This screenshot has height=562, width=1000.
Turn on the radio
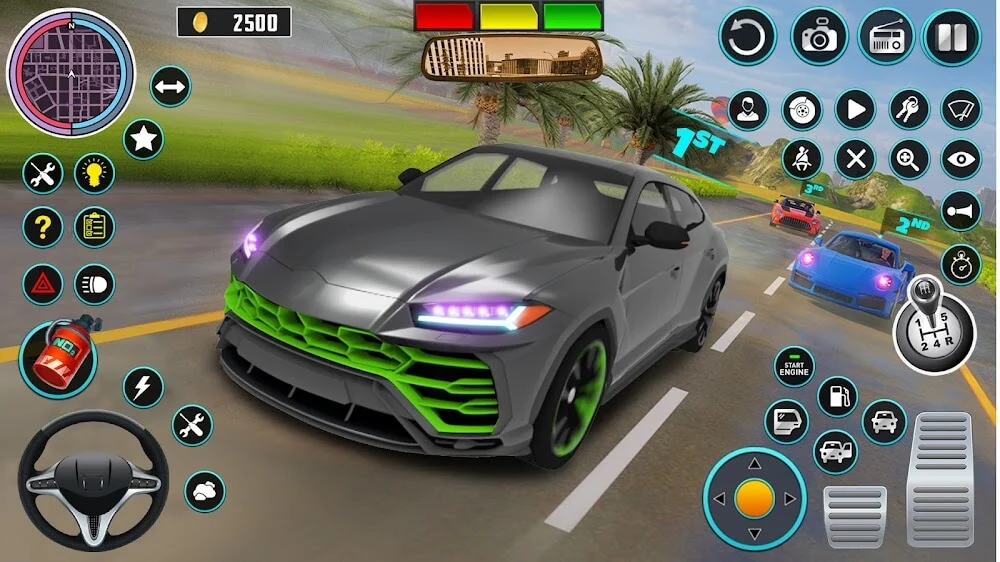[x=886, y=38]
